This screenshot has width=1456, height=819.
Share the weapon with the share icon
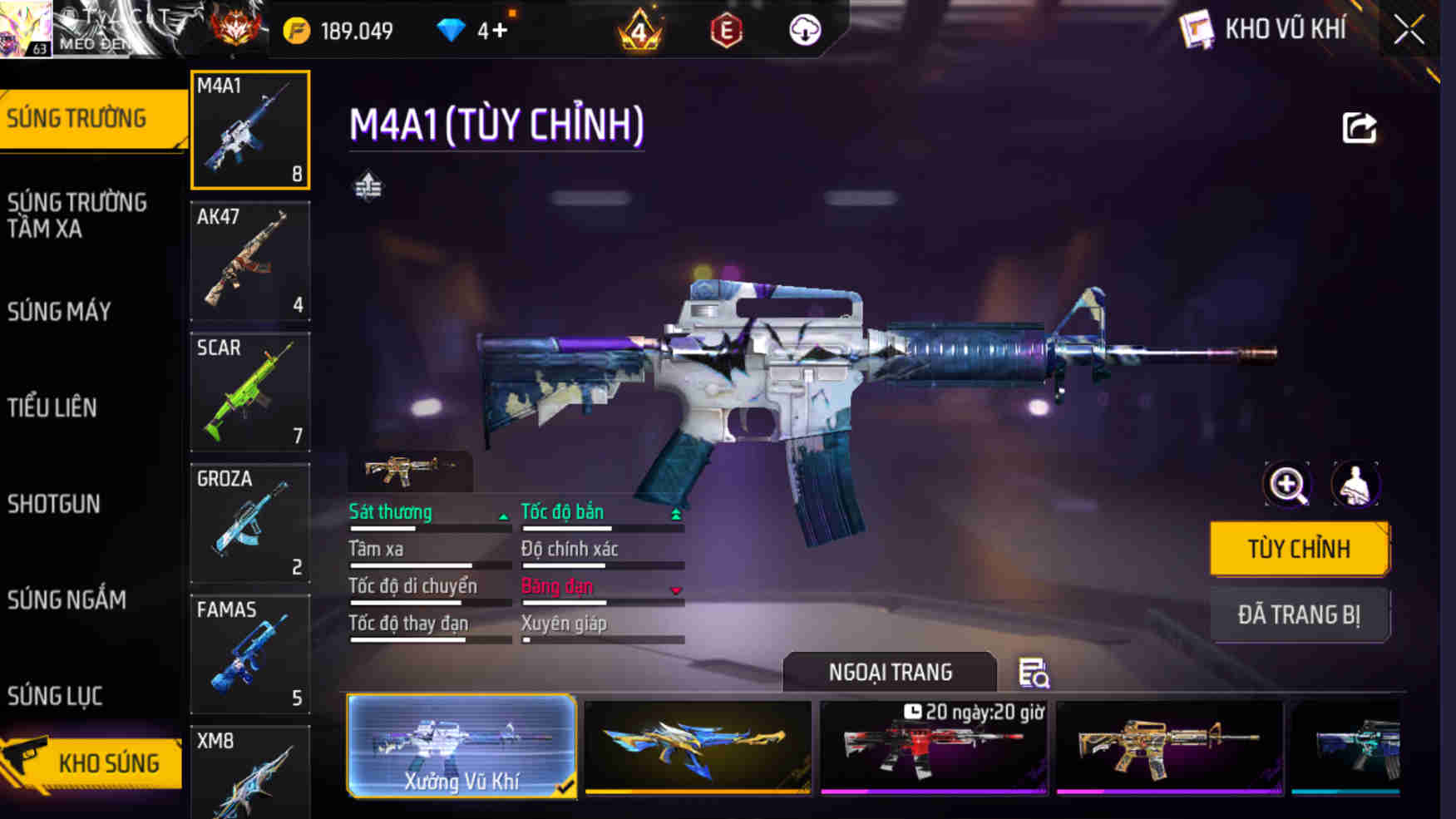[x=1360, y=128]
